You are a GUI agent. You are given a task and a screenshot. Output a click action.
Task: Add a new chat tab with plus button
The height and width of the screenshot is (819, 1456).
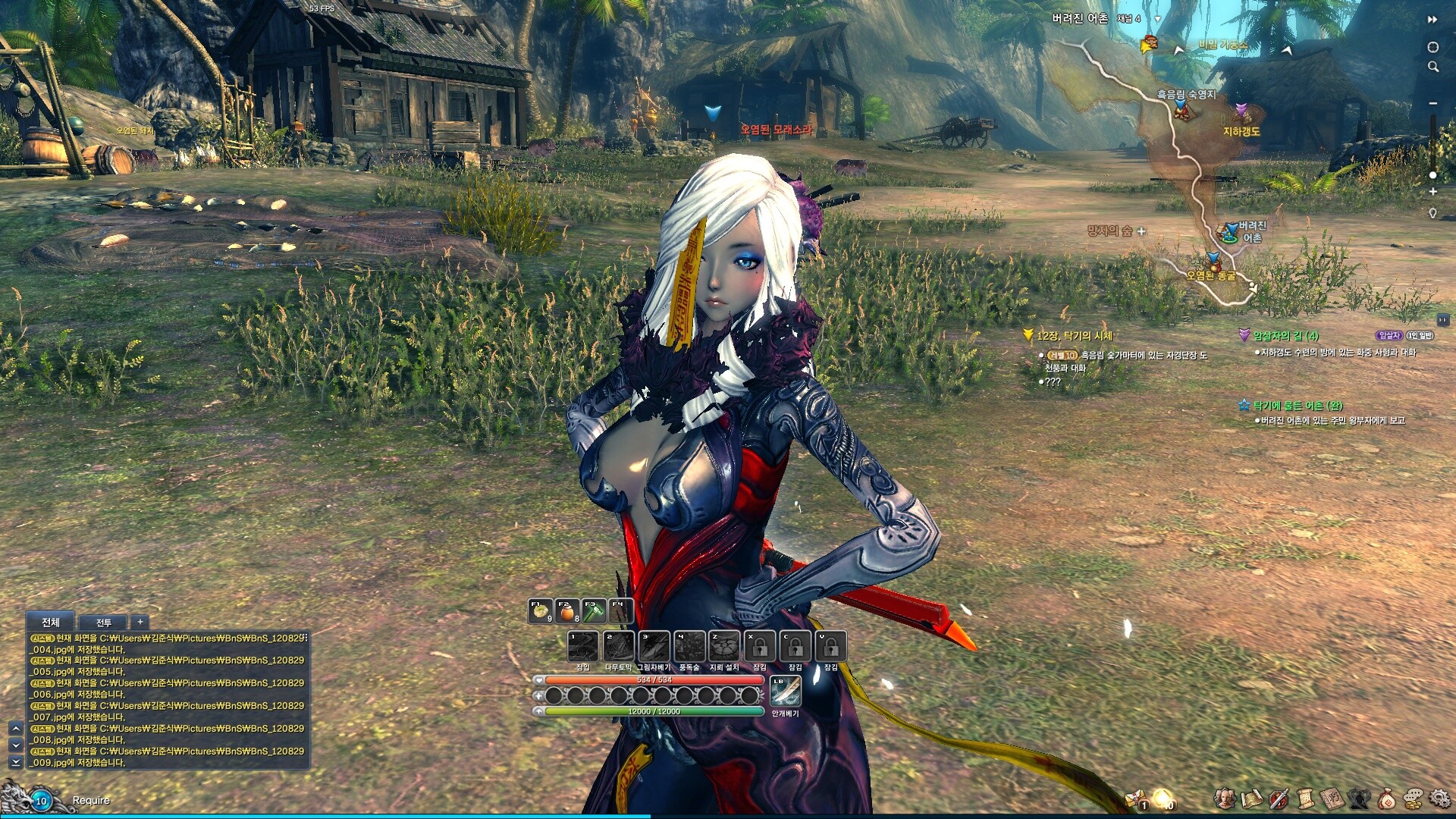coord(140,622)
